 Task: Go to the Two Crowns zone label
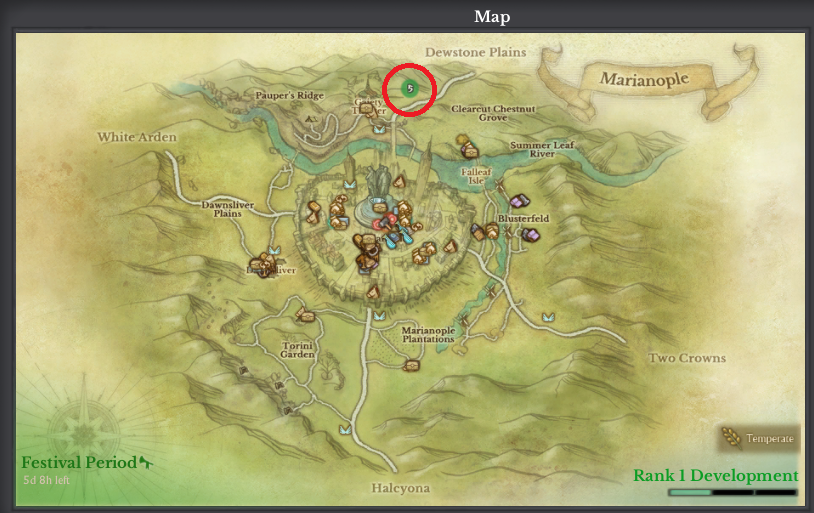(x=687, y=358)
